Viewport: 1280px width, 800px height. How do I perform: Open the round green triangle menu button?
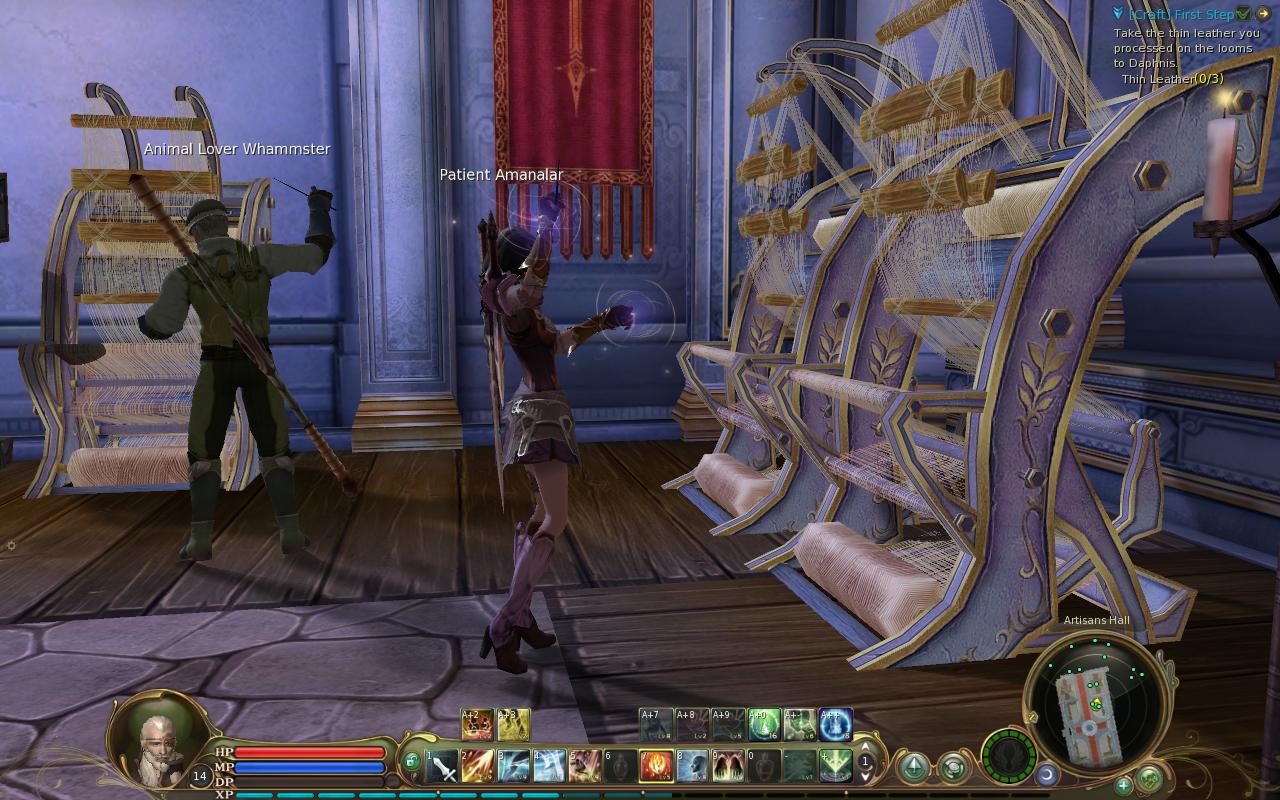pos(913,767)
